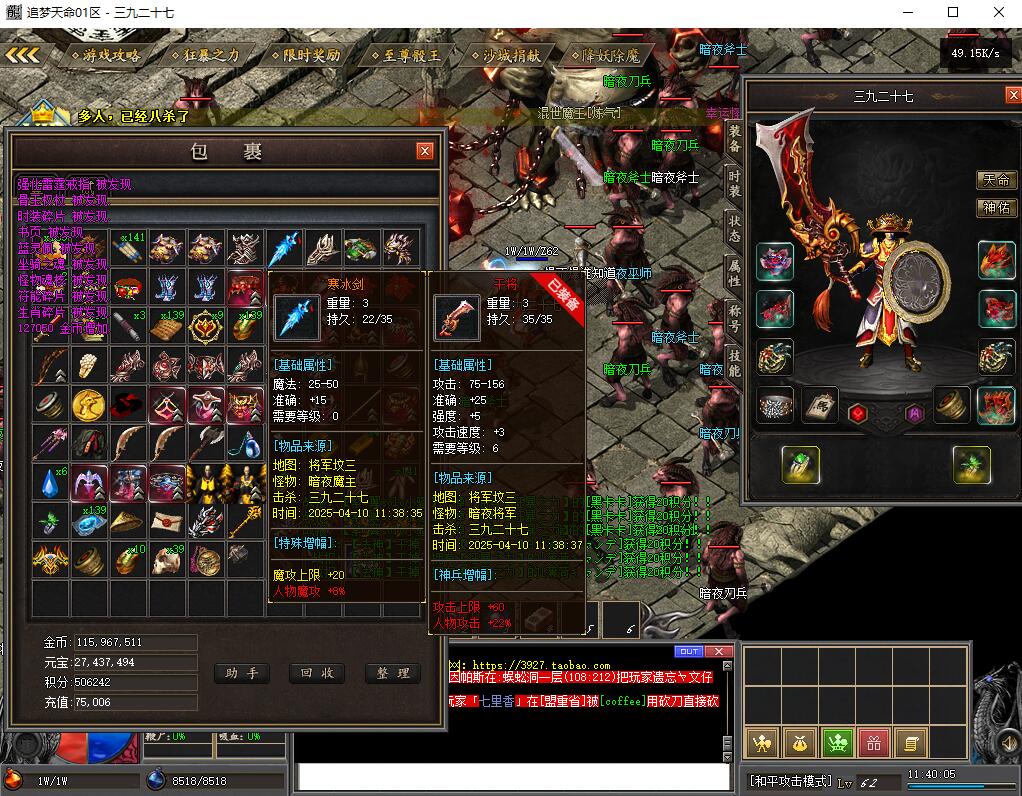Close the character equipment panel
1022x796 pixels.
[x=1009, y=96]
